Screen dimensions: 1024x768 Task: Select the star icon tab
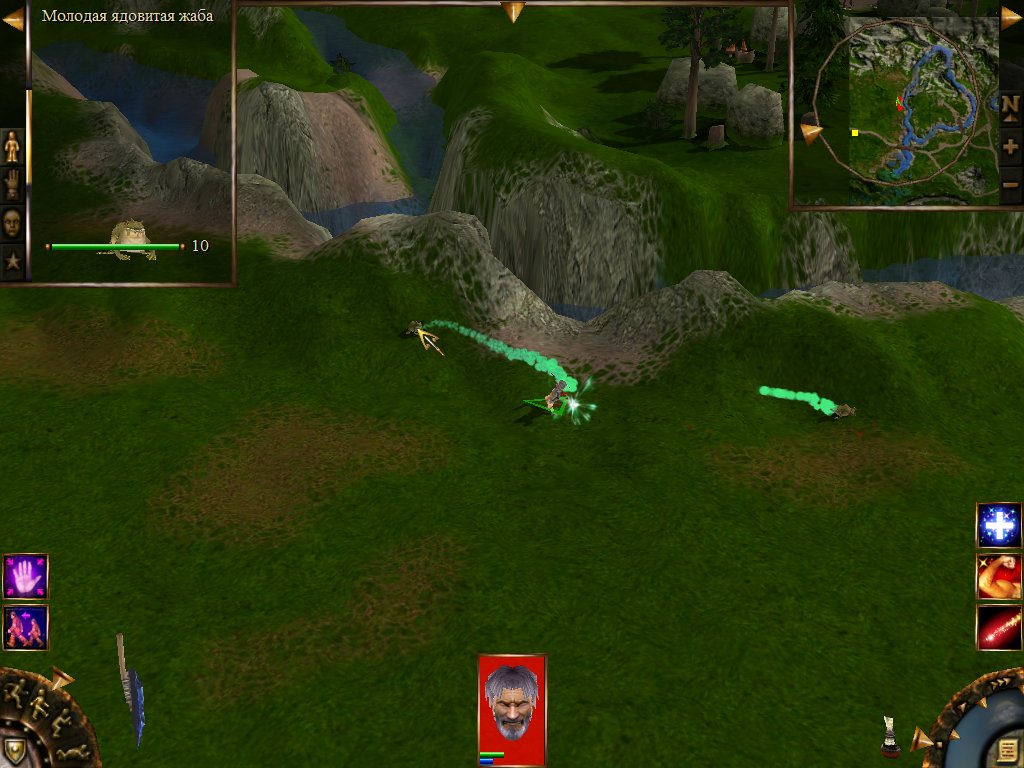point(13,261)
